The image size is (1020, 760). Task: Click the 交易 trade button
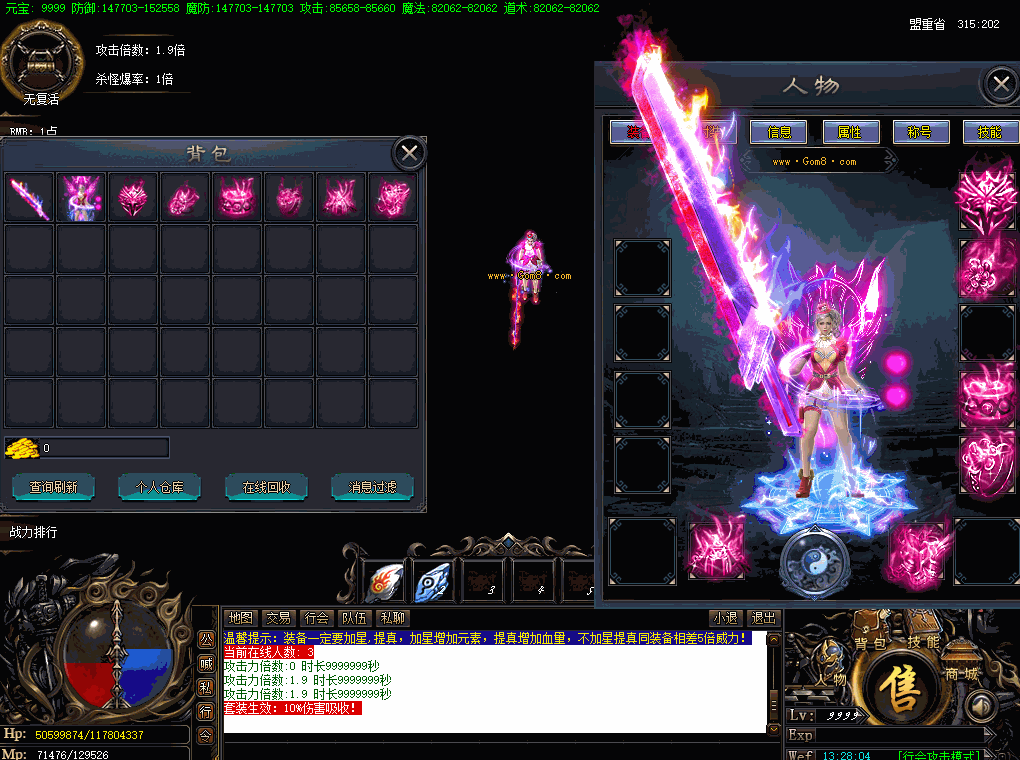278,618
